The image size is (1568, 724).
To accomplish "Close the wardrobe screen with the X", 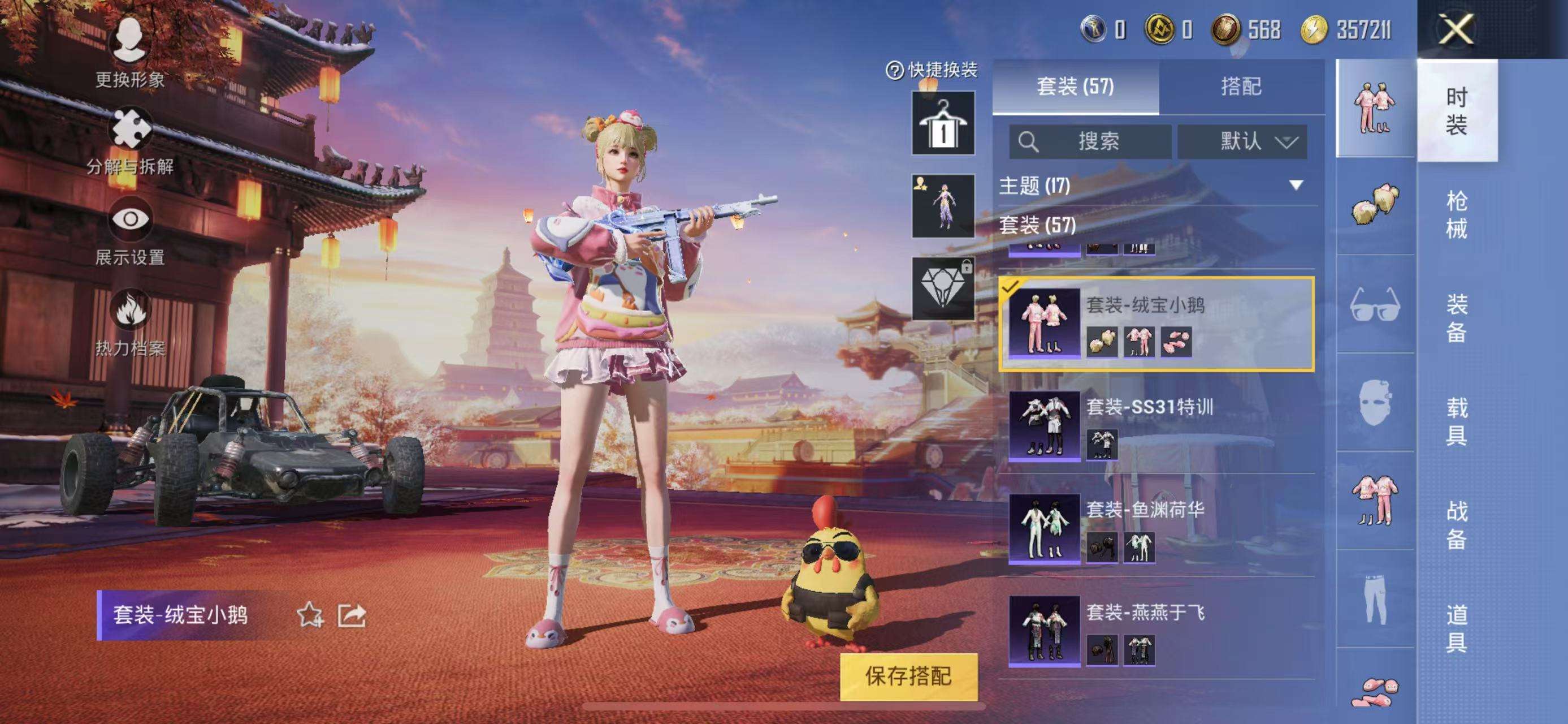I will coord(1456,29).
